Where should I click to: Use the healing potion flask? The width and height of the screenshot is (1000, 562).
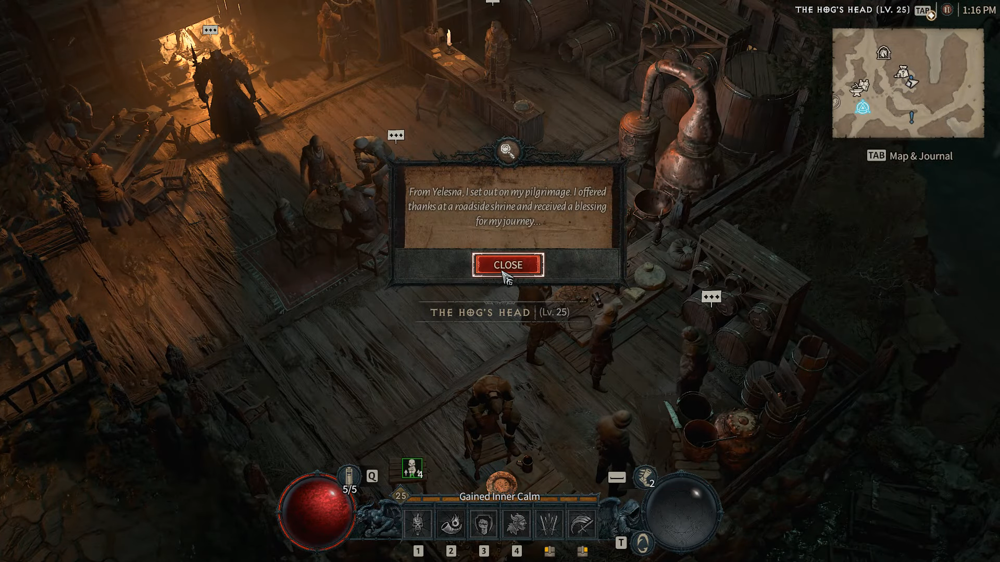pos(349,476)
